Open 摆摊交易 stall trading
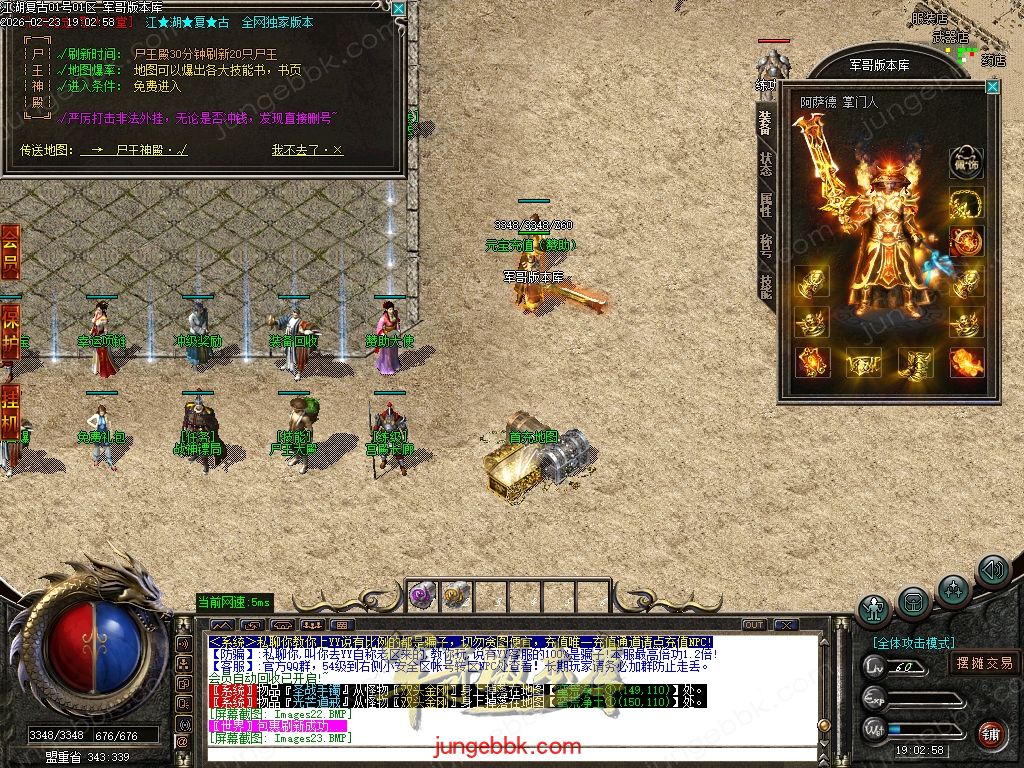The image size is (1024, 768). click(984, 662)
